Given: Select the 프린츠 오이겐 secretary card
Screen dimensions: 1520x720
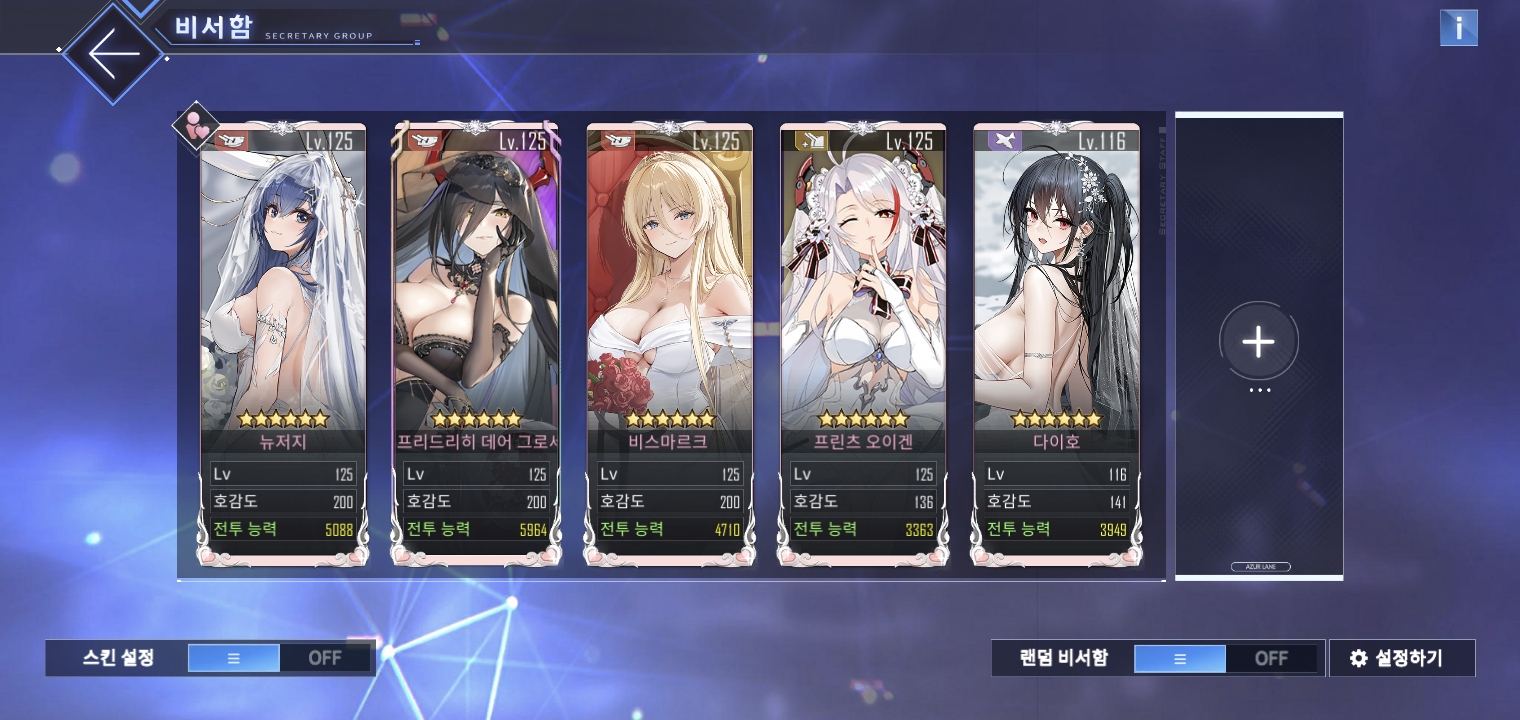Looking at the screenshot, I should click(x=863, y=300).
